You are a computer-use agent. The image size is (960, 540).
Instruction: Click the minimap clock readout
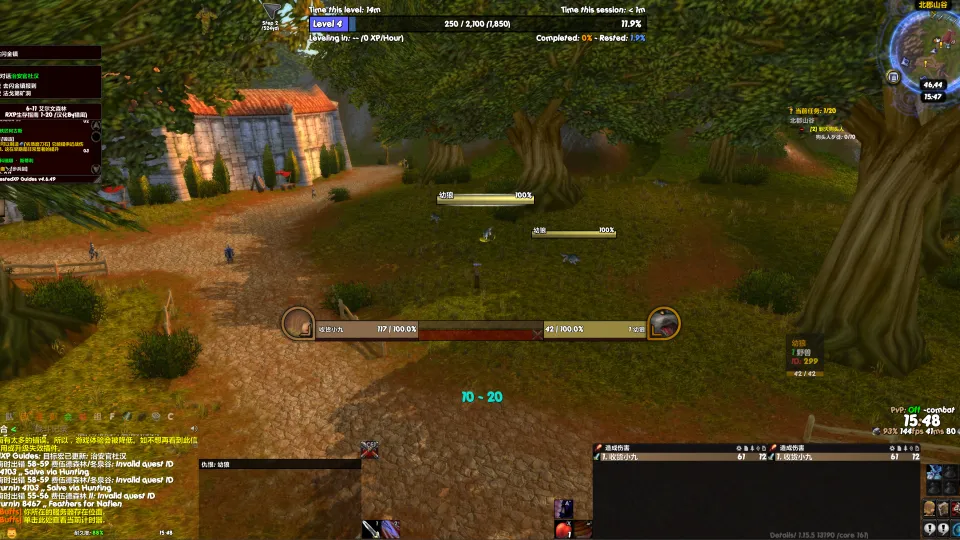pos(933,97)
